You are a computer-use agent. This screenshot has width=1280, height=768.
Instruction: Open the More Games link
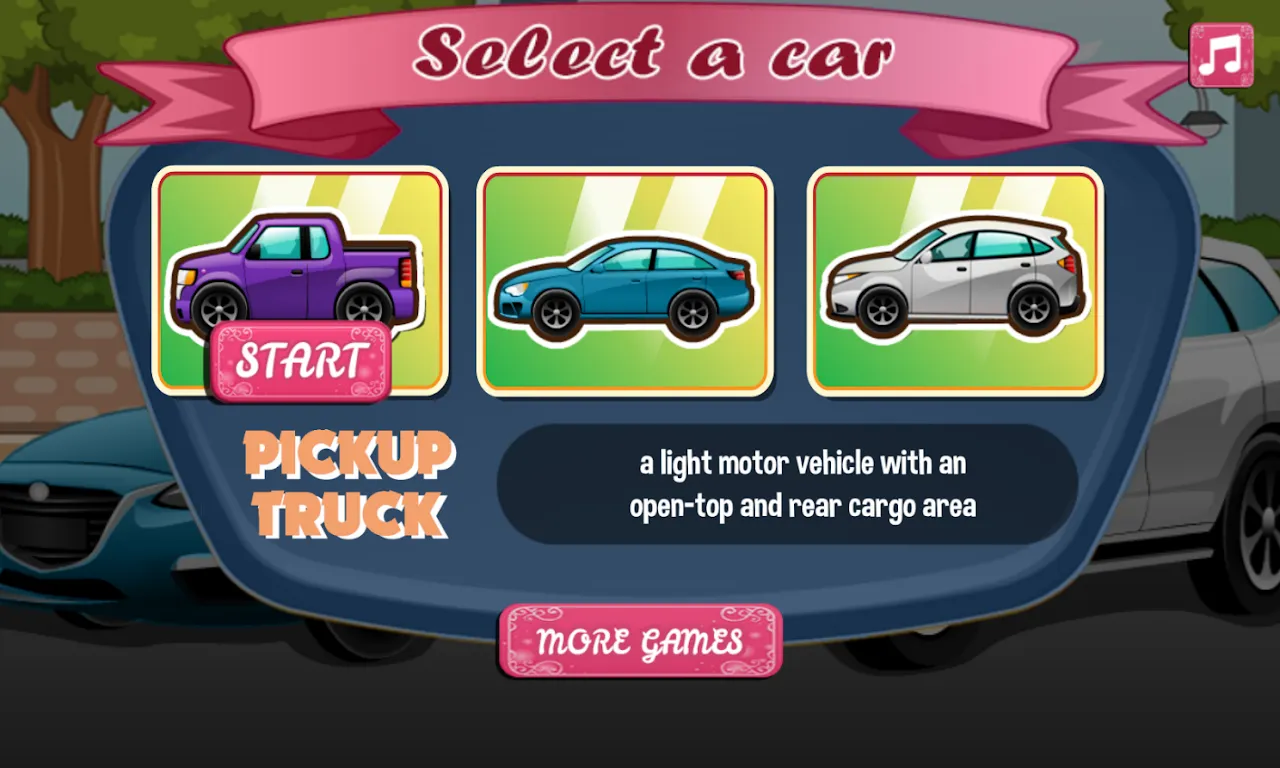pyautogui.click(x=640, y=641)
